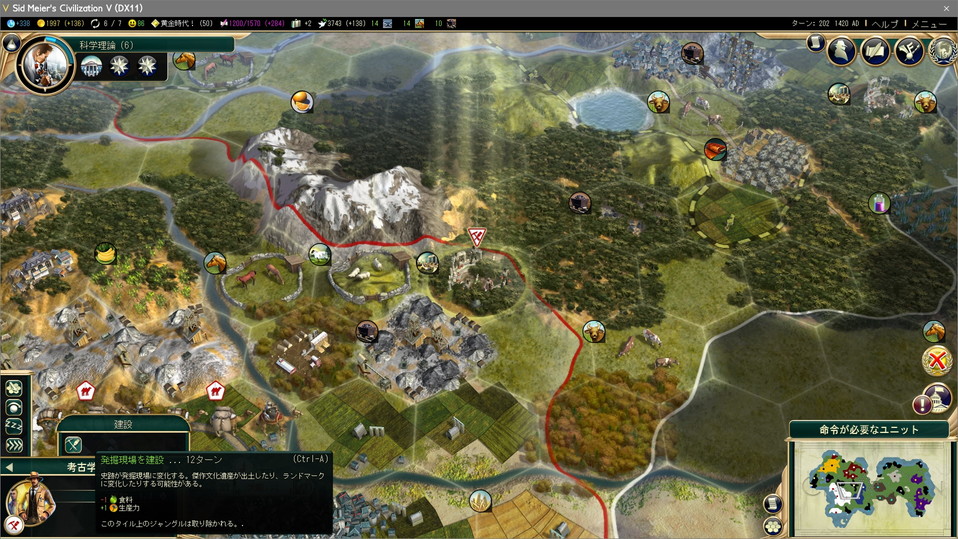Open the red X notification icon
Screen dimensions: 958x539
(x=937, y=361)
